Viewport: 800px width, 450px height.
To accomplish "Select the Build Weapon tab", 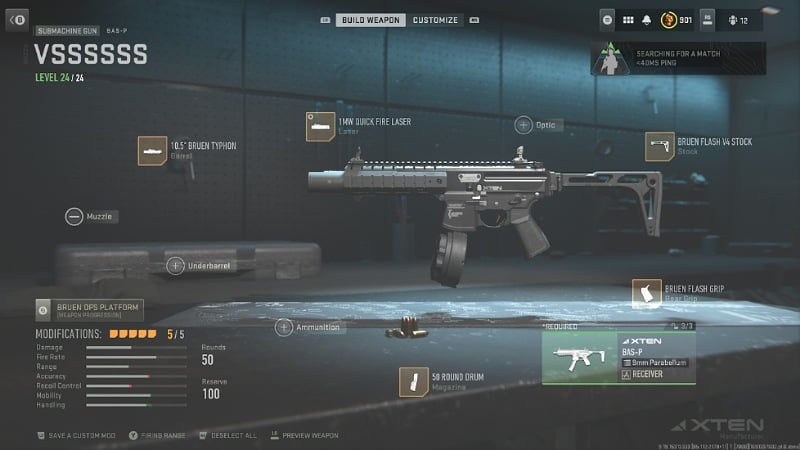I will pyautogui.click(x=372, y=19).
